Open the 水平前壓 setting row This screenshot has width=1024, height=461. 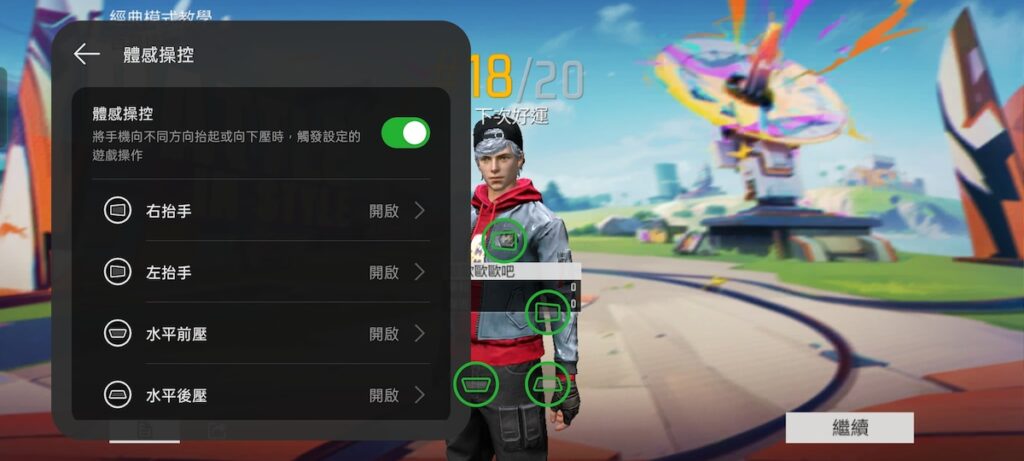pyautogui.click(x=265, y=333)
